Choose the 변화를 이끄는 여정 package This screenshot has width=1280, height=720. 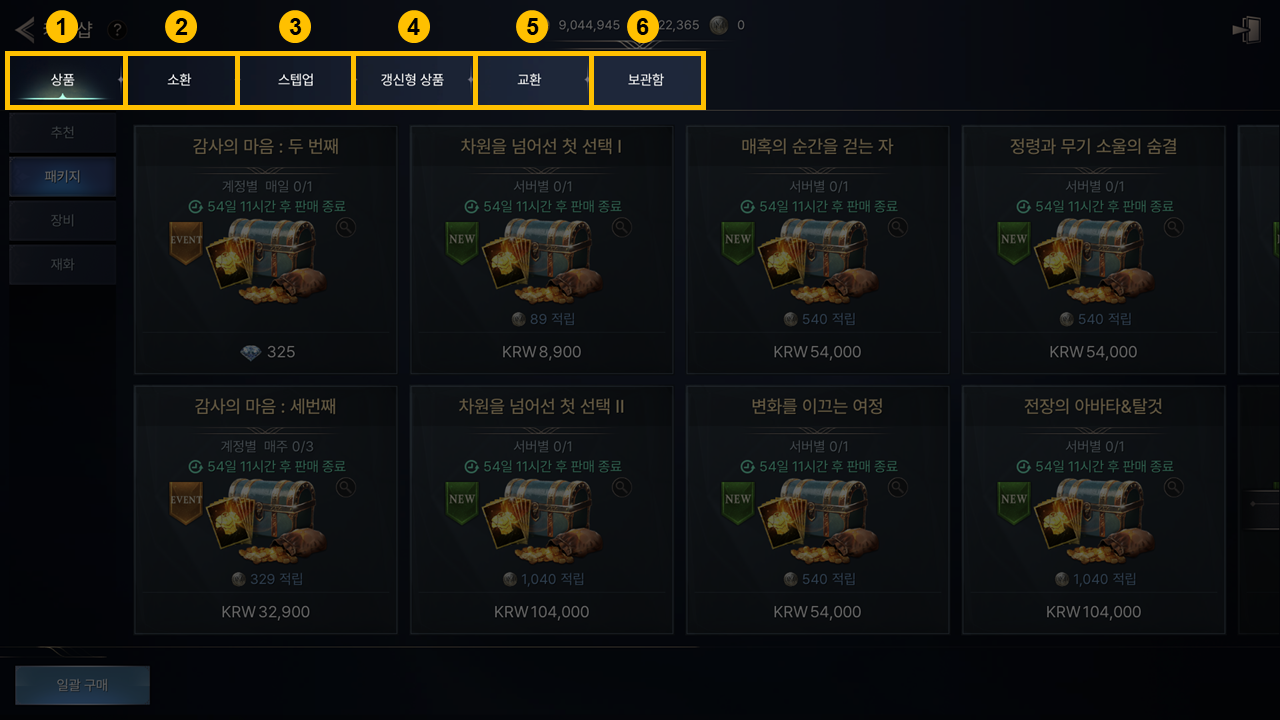[x=817, y=510]
